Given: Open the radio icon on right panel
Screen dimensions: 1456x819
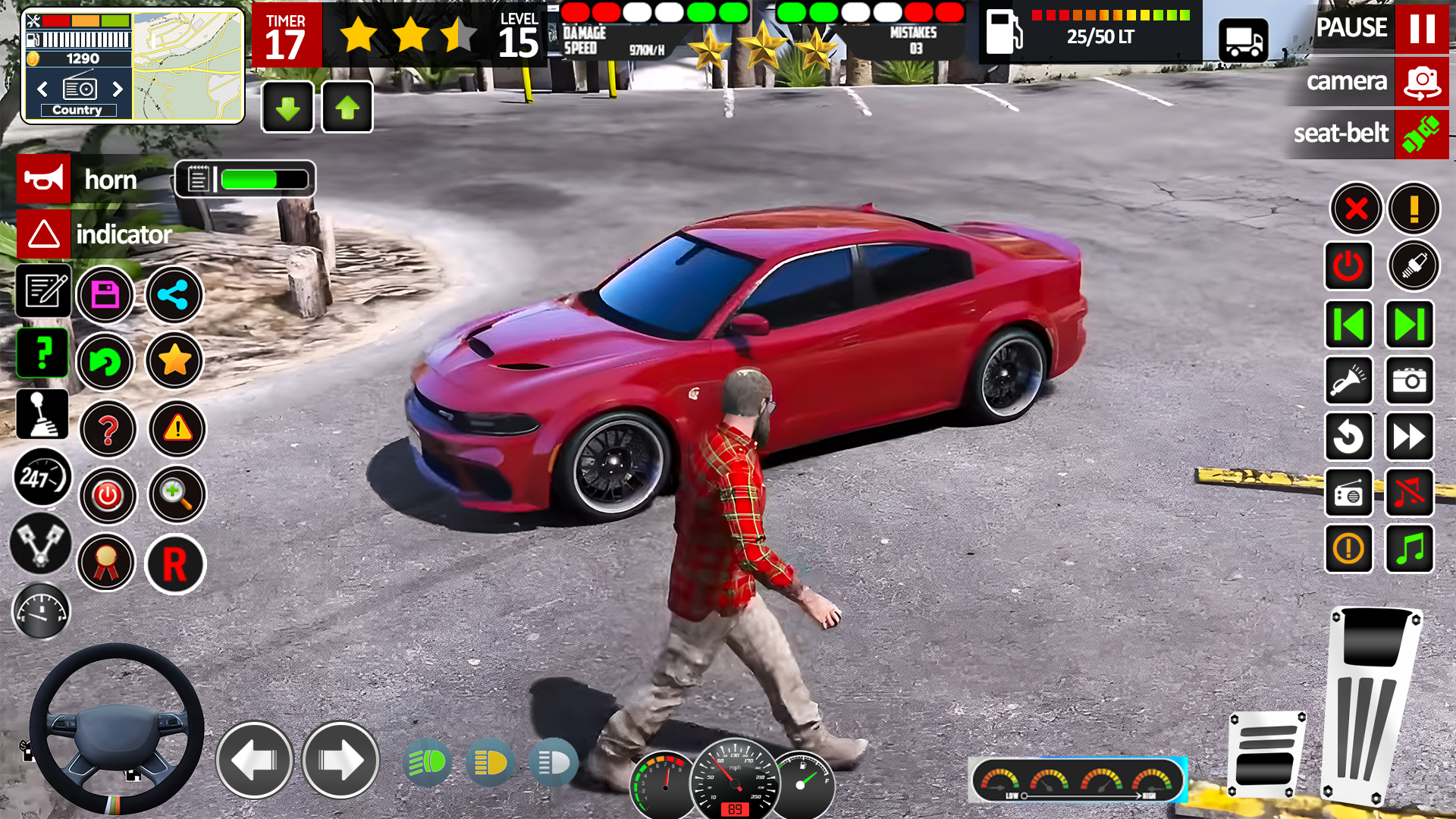Looking at the screenshot, I should (1349, 494).
